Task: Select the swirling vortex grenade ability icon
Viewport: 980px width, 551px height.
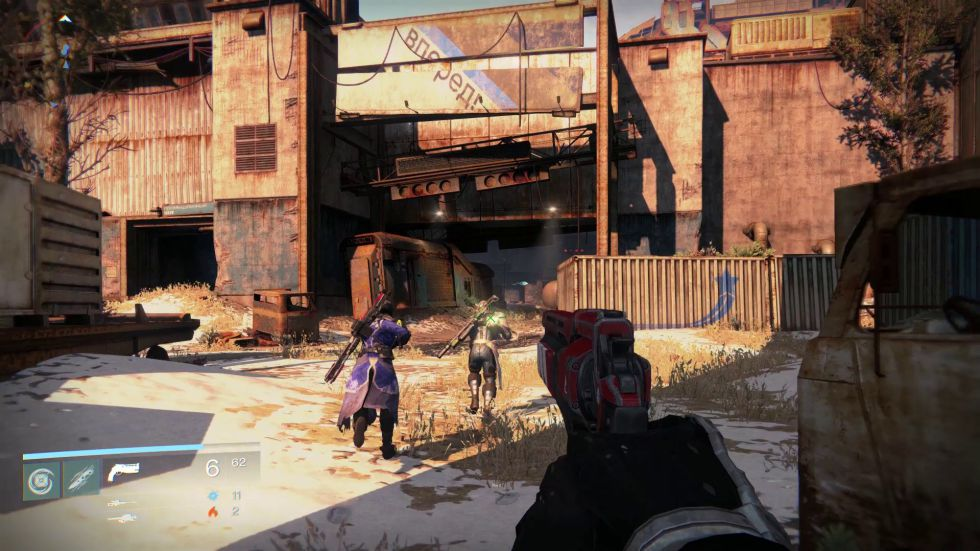Action: point(42,480)
